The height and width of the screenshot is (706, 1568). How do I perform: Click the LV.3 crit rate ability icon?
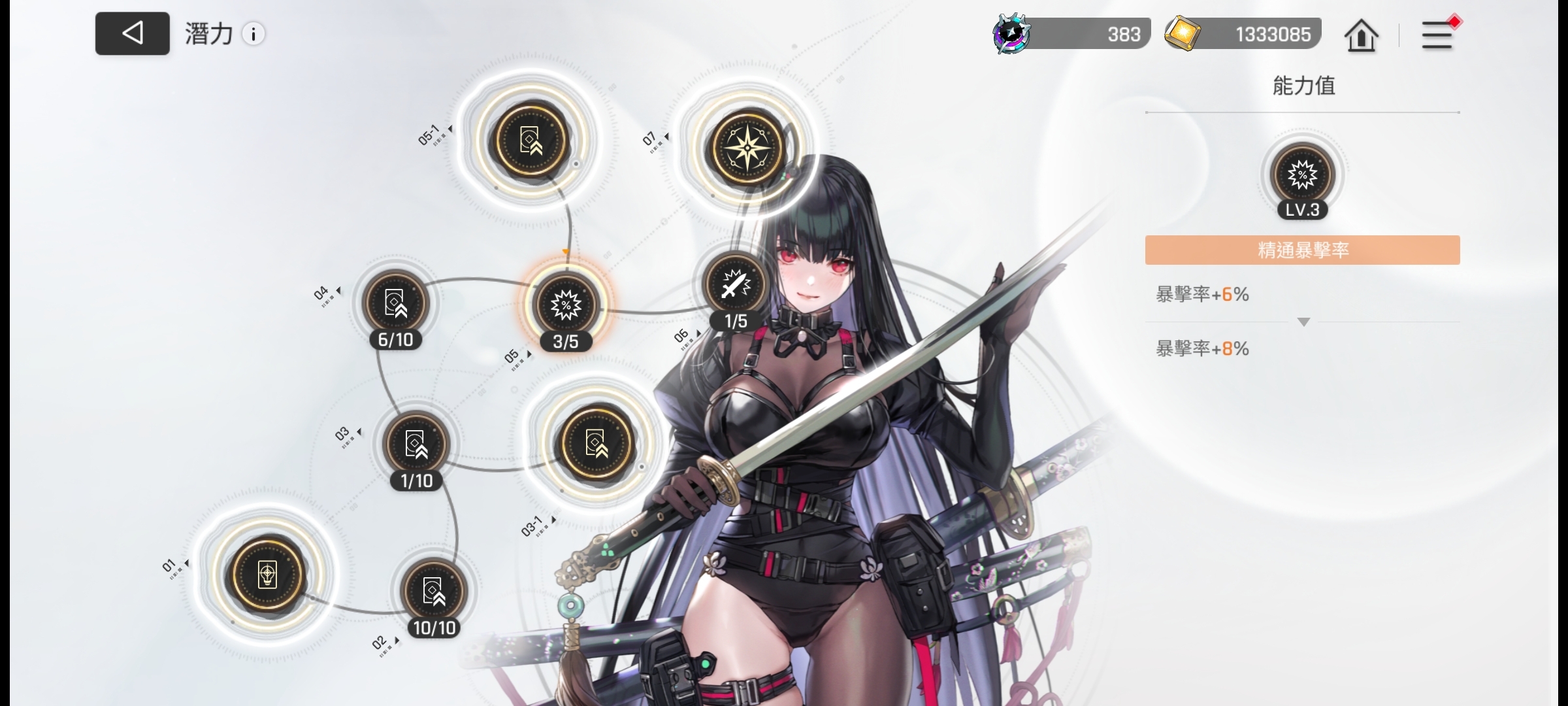(1302, 176)
